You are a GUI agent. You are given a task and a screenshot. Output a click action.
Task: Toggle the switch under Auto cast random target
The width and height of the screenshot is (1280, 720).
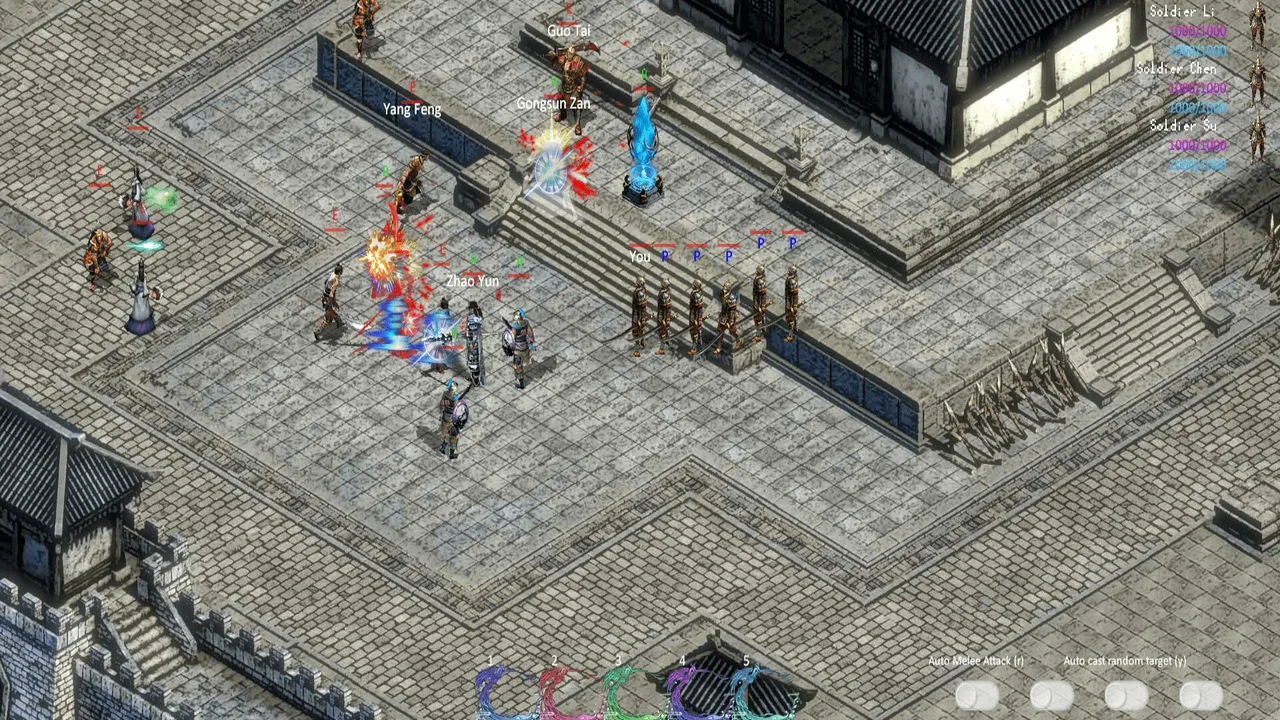[1126, 694]
